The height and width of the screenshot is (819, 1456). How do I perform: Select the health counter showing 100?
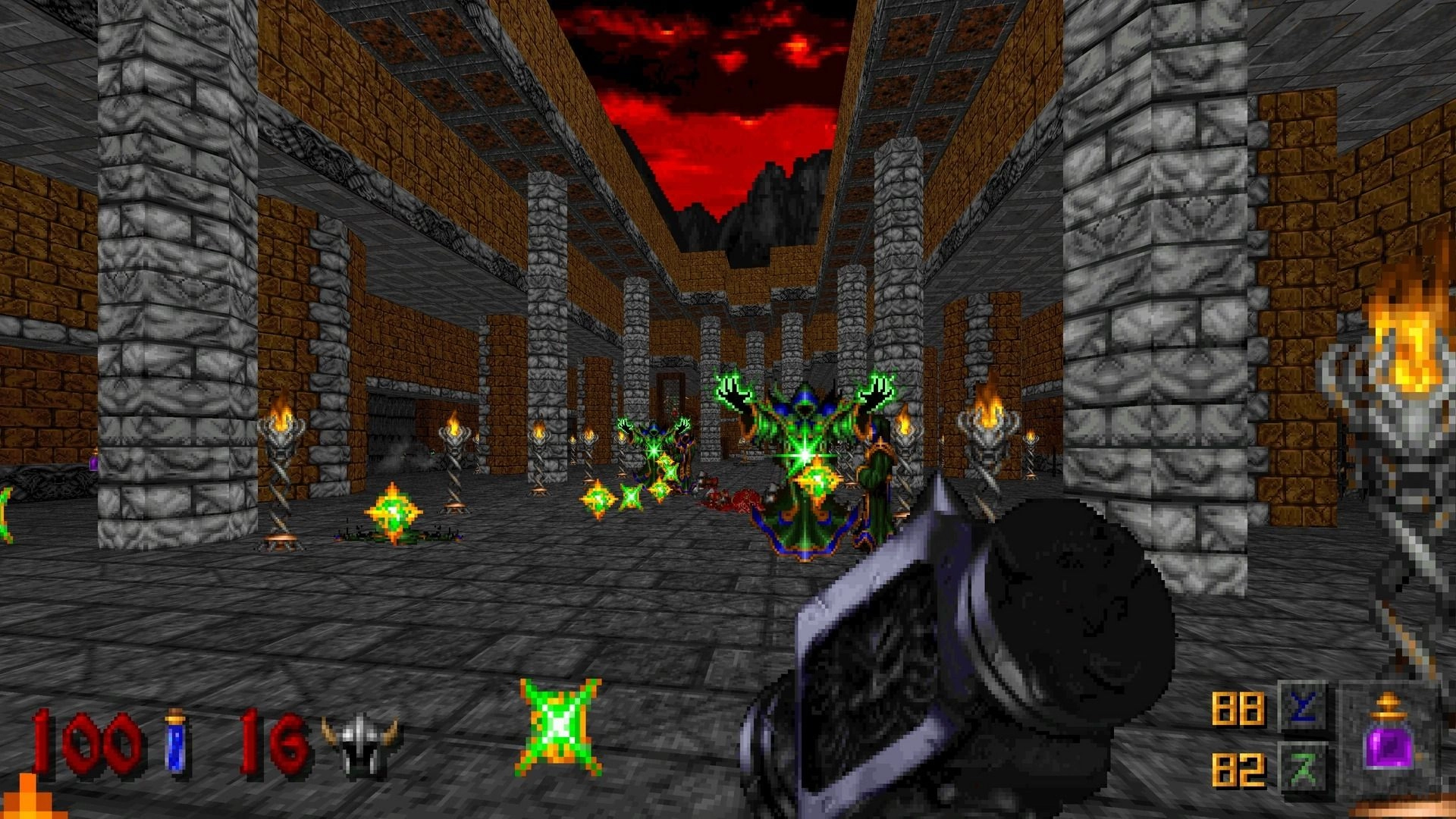(83, 739)
